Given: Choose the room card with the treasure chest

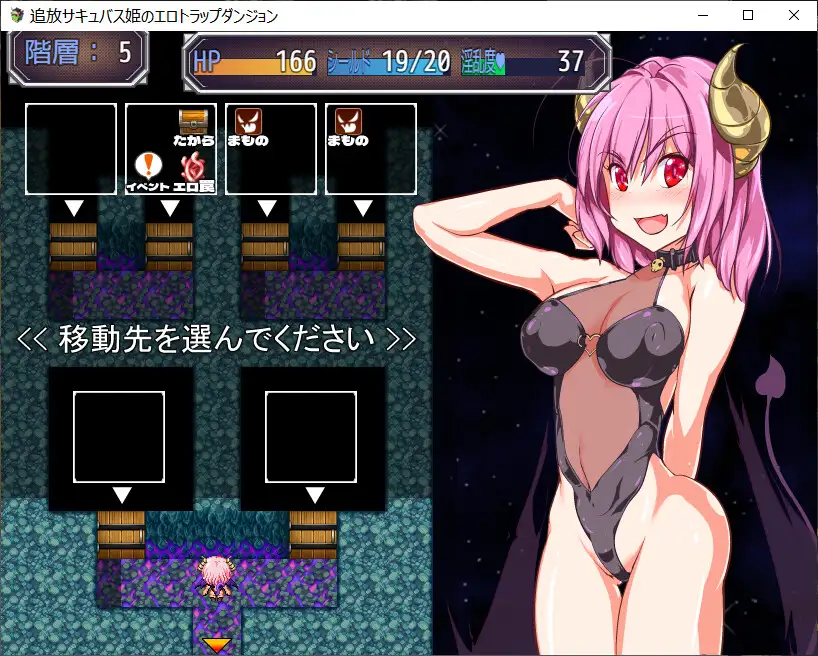Looking at the screenshot, I should 171,148.
